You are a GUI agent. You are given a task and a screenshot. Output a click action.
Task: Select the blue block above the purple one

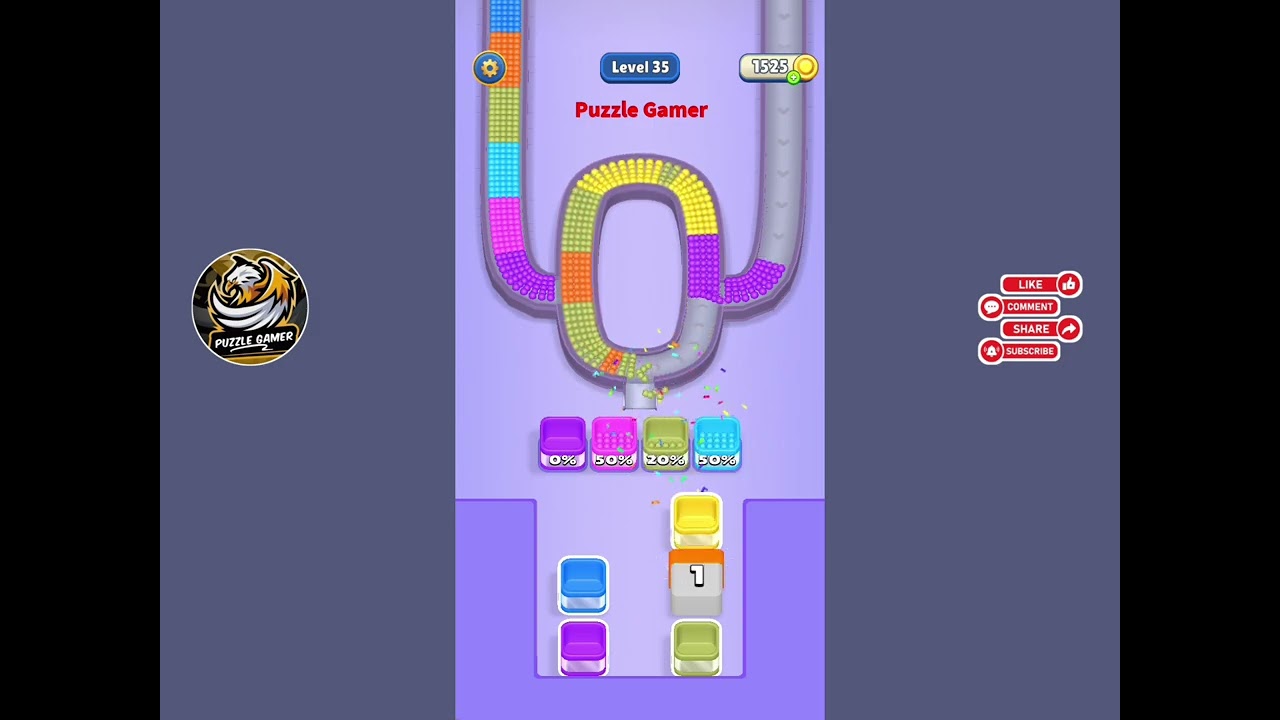(x=583, y=585)
